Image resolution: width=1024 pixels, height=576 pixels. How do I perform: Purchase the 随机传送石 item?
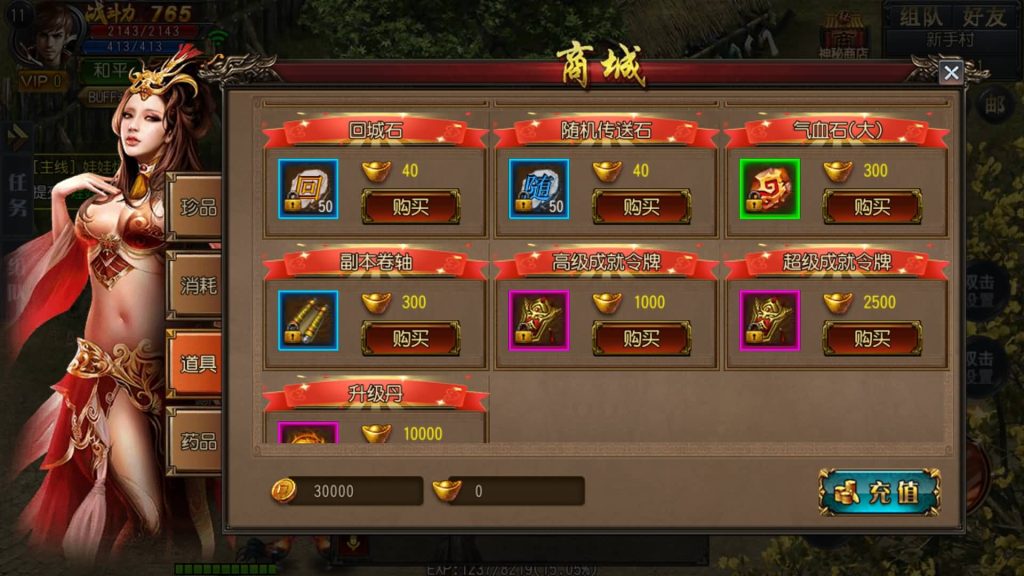[x=641, y=207]
